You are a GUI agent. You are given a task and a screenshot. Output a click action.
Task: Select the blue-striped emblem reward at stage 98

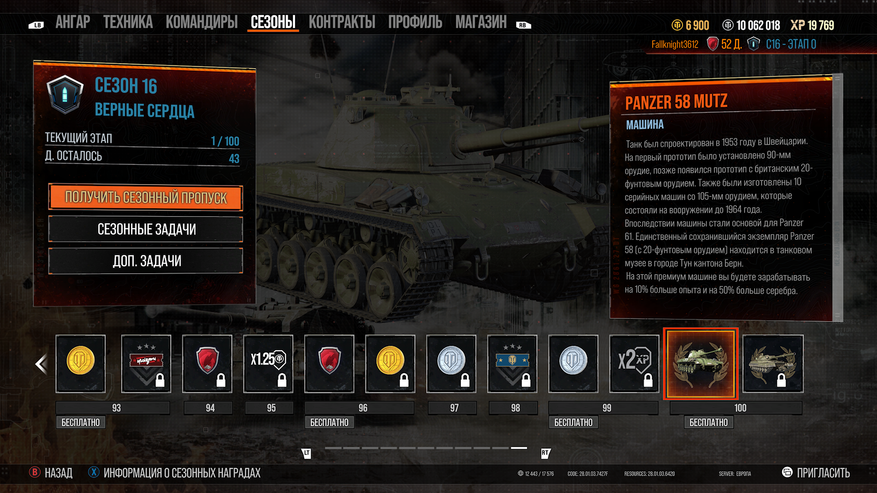512,364
